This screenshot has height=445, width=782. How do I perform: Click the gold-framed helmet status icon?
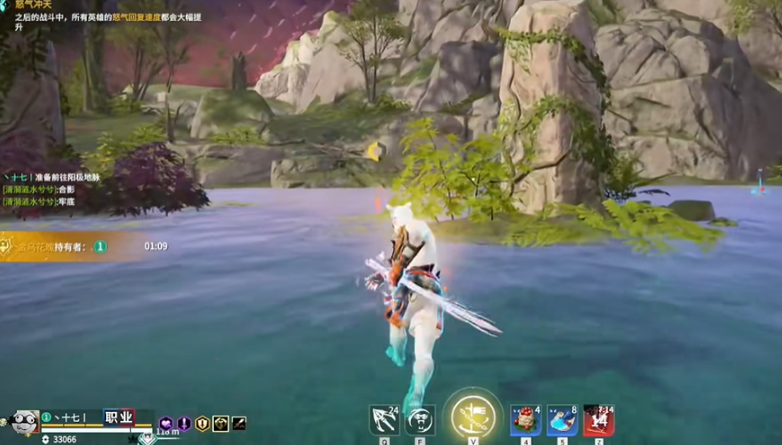pos(220,424)
